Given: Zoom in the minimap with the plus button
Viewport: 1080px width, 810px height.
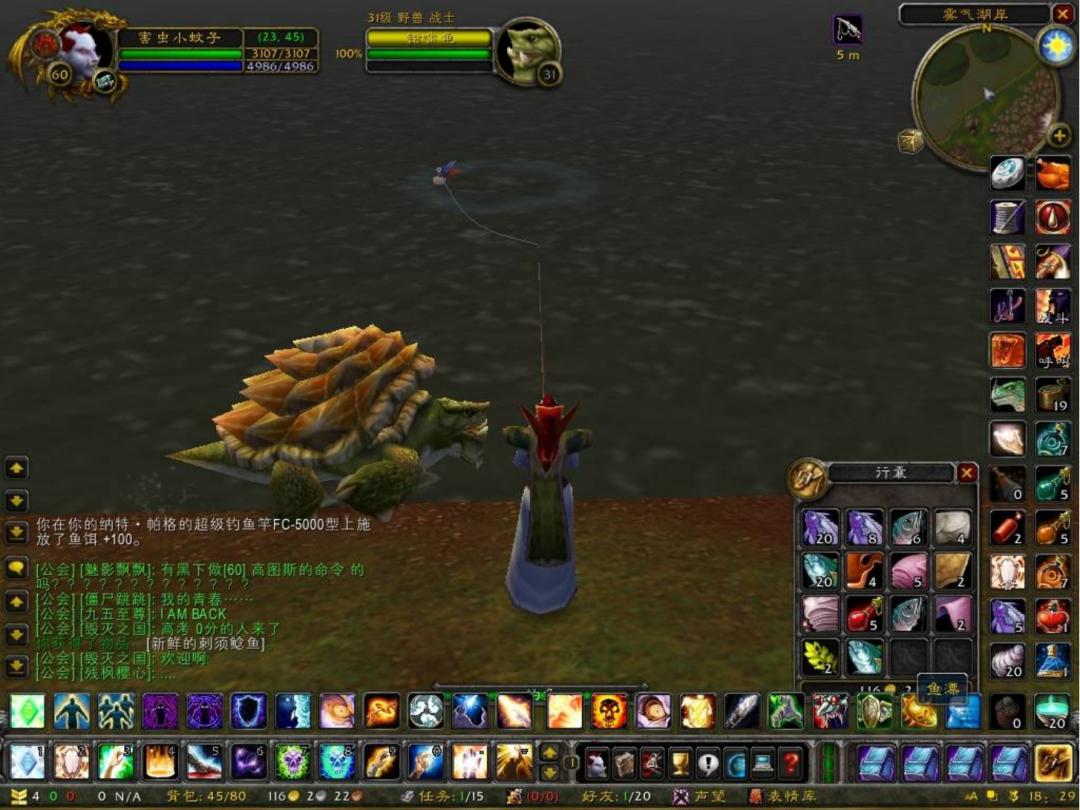Looking at the screenshot, I should pos(1058,135).
